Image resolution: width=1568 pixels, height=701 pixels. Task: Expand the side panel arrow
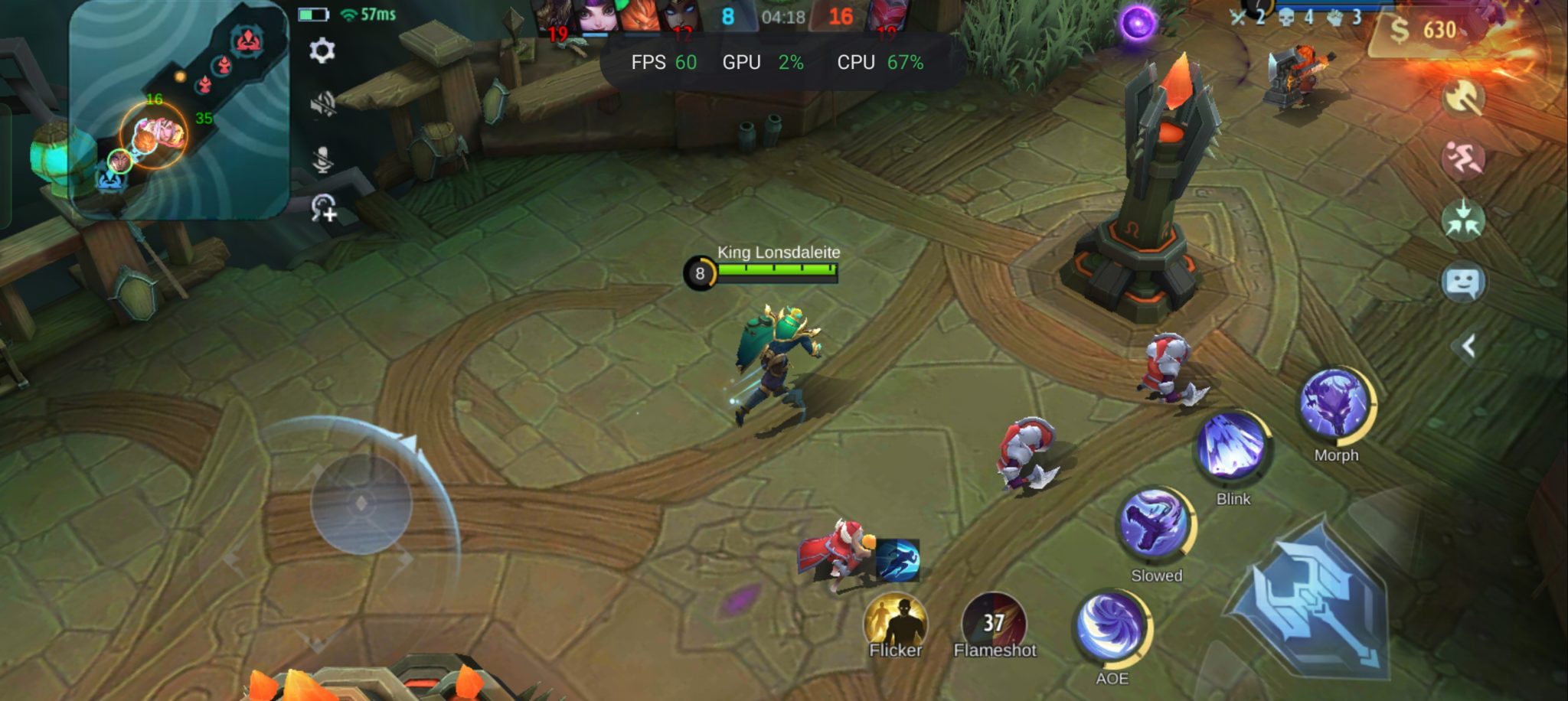(1468, 347)
